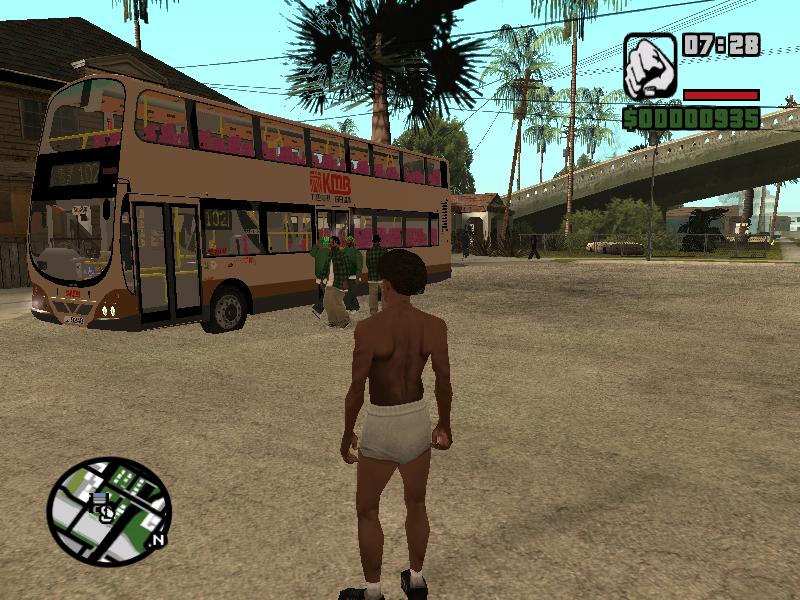Select the fist weapon icon
800x600 pixels.
[x=650, y=66]
